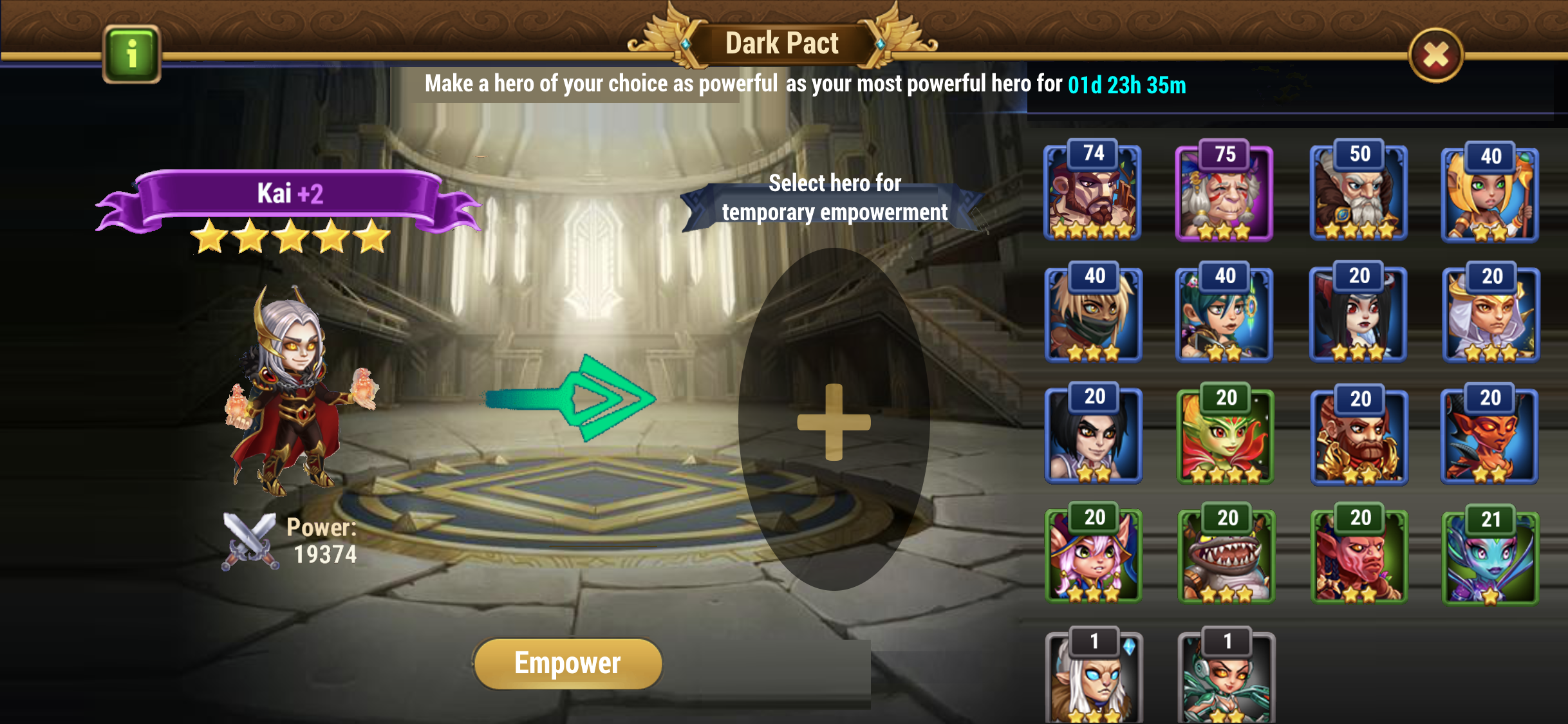Close the Dark Pact window
The height and width of the screenshot is (724, 1568).
pos(1435,55)
